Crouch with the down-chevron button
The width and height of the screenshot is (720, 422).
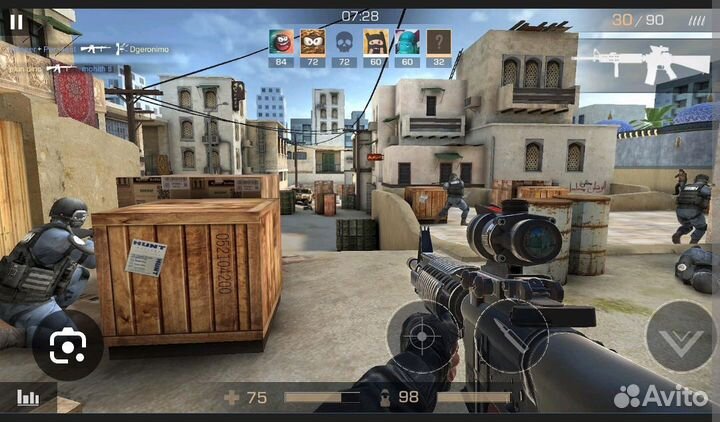tap(680, 337)
